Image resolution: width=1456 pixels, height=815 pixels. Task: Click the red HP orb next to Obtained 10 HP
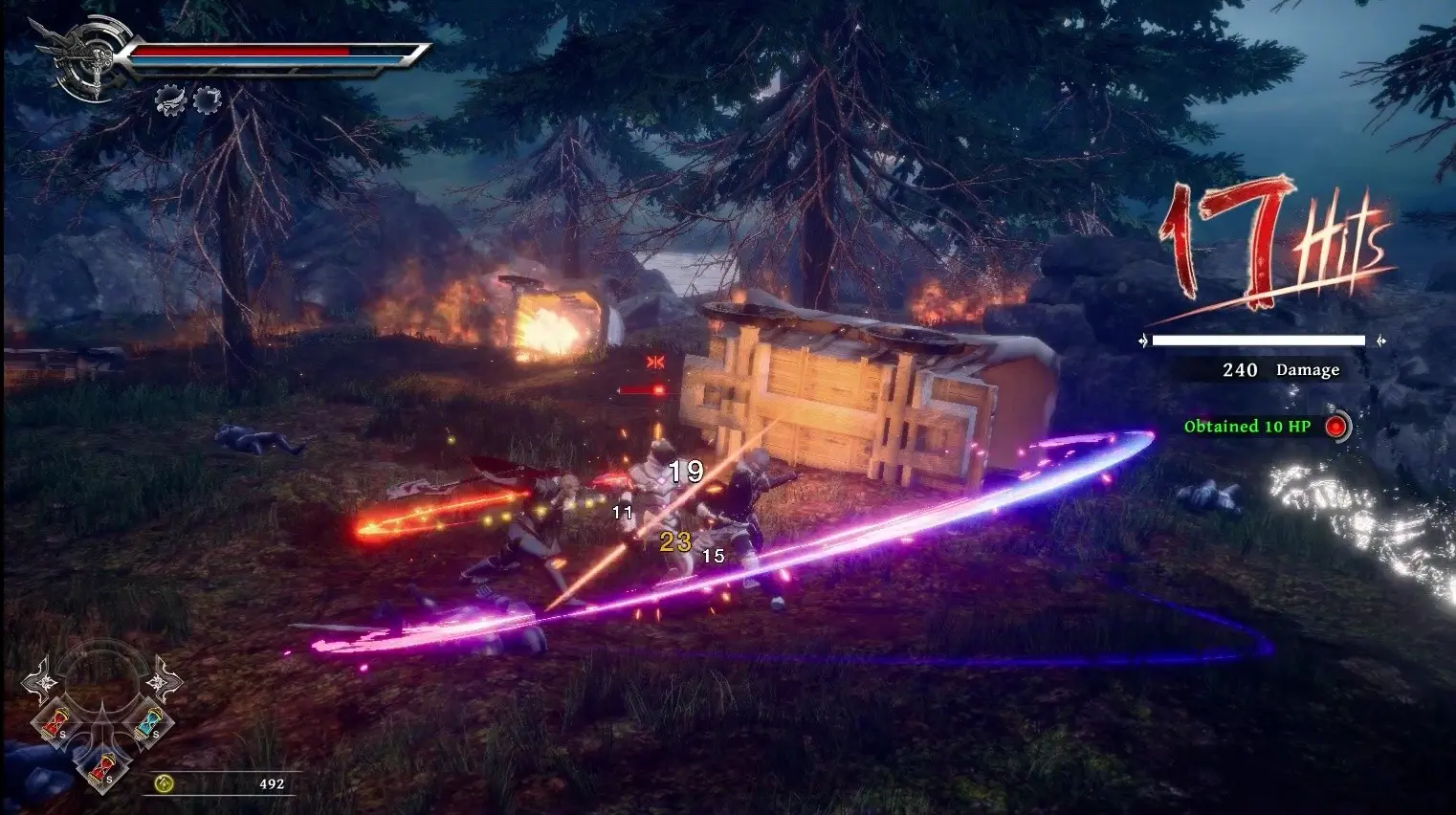tap(1336, 428)
